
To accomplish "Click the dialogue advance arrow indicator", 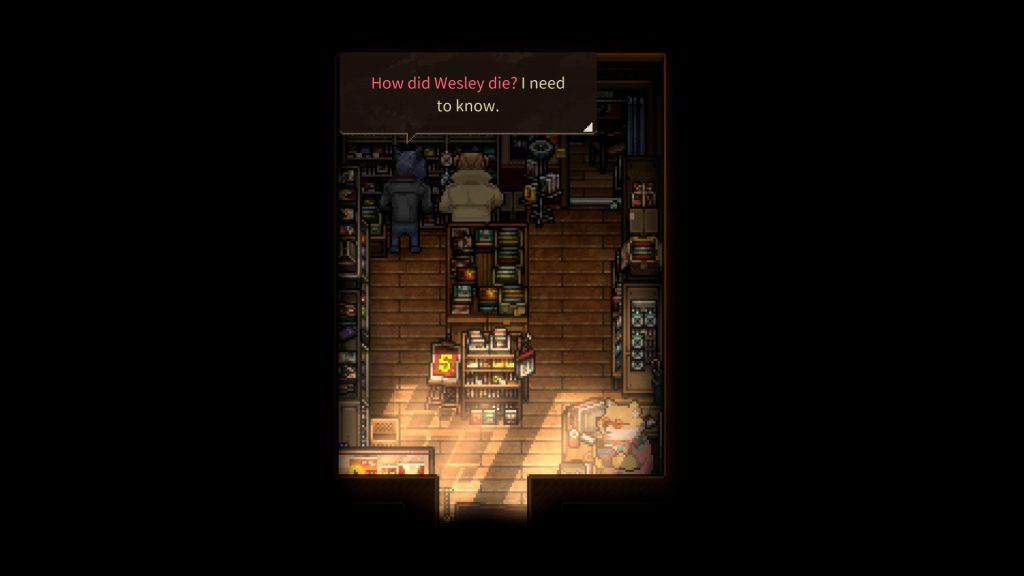I will coord(588,127).
